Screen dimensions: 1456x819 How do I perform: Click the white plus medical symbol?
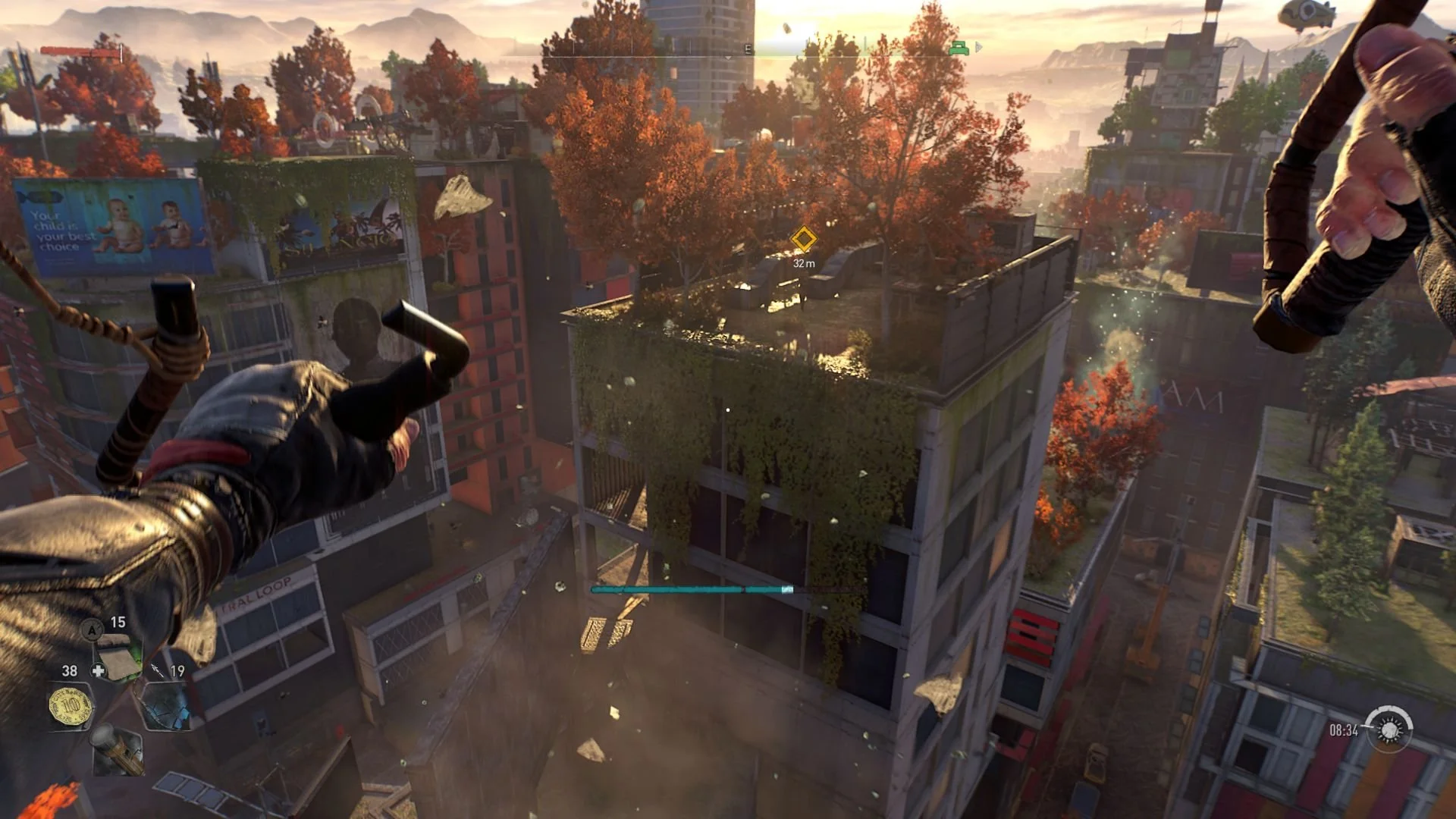click(98, 670)
